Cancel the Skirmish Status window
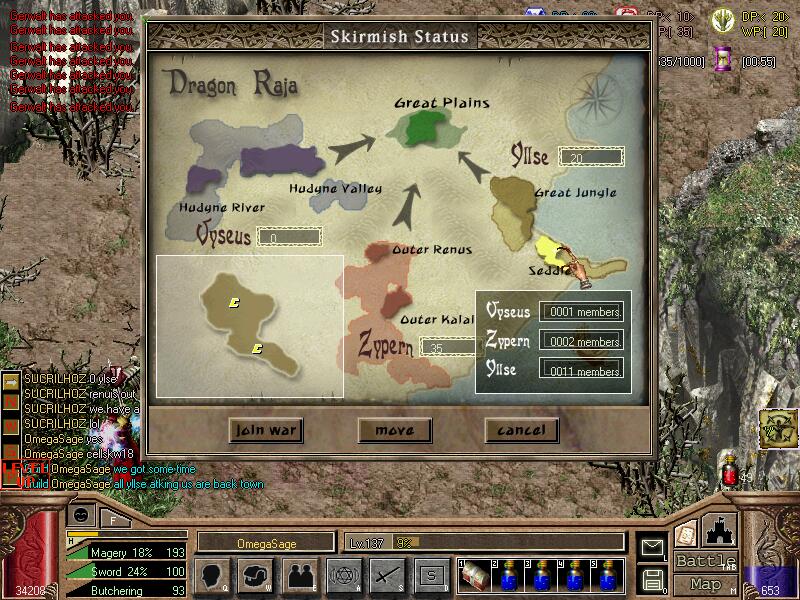The width and height of the screenshot is (800, 600). coord(520,431)
